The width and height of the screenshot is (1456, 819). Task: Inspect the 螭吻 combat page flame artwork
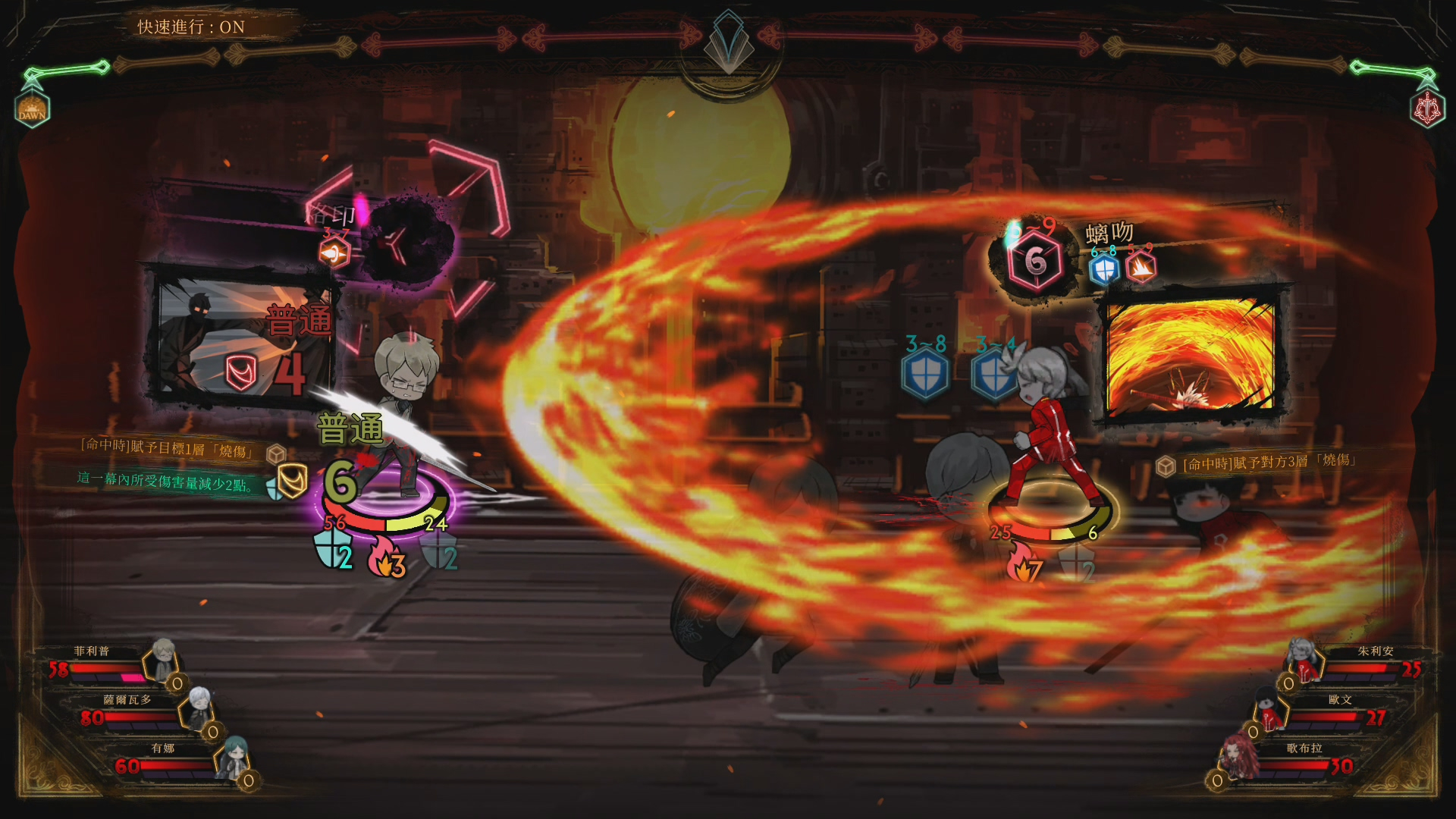[1191, 353]
